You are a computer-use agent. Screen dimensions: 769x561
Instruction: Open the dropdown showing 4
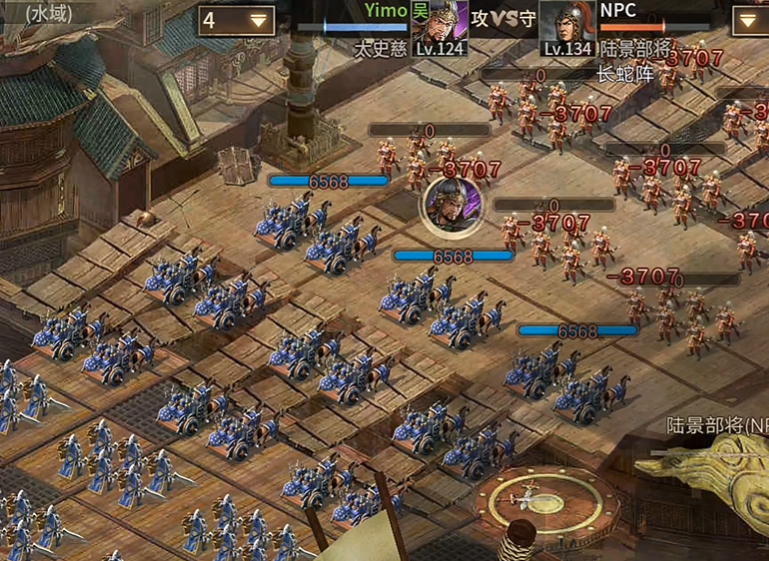[x=236, y=20]
